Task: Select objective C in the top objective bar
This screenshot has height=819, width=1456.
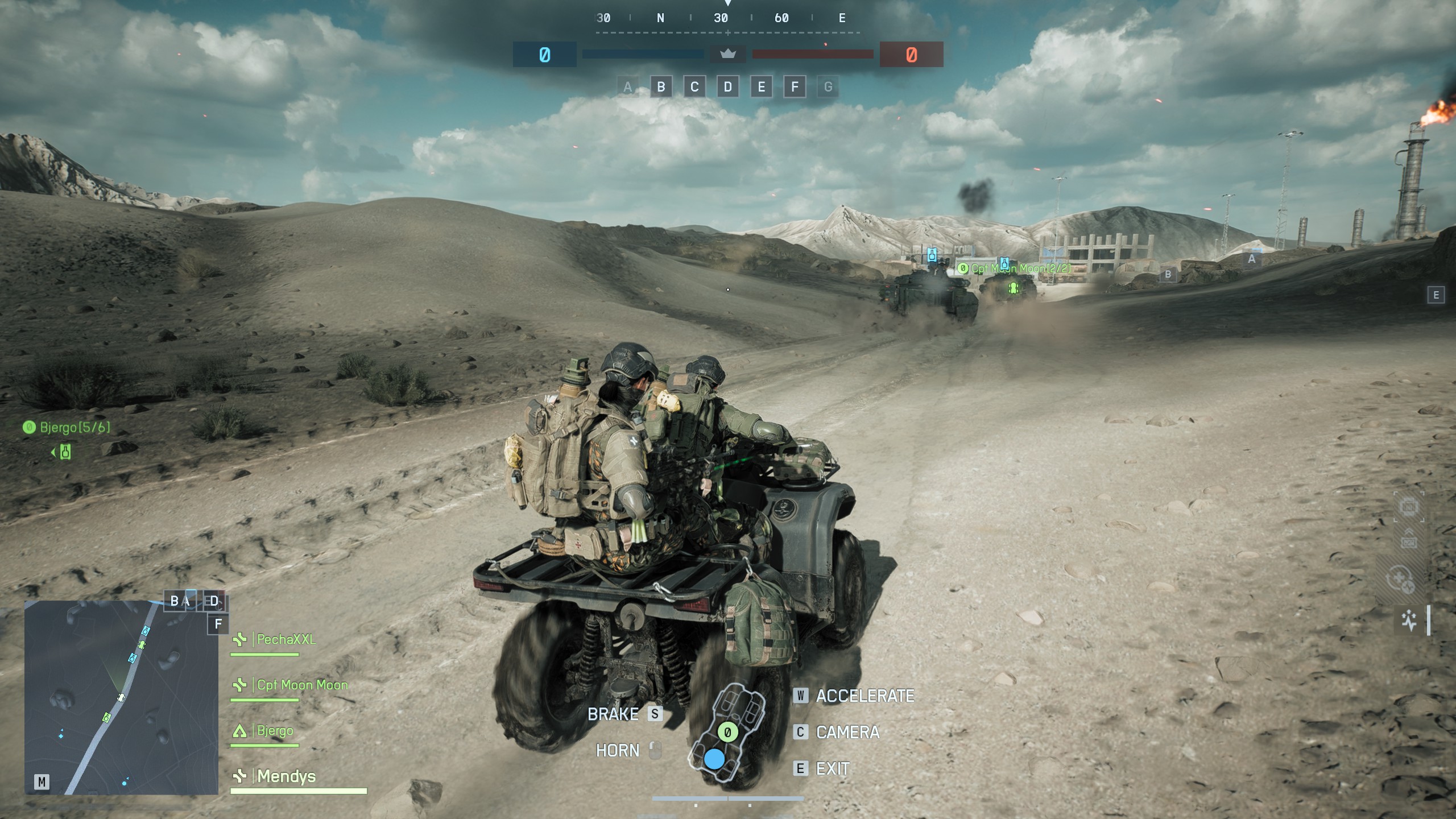Action: tap(694, 87)
